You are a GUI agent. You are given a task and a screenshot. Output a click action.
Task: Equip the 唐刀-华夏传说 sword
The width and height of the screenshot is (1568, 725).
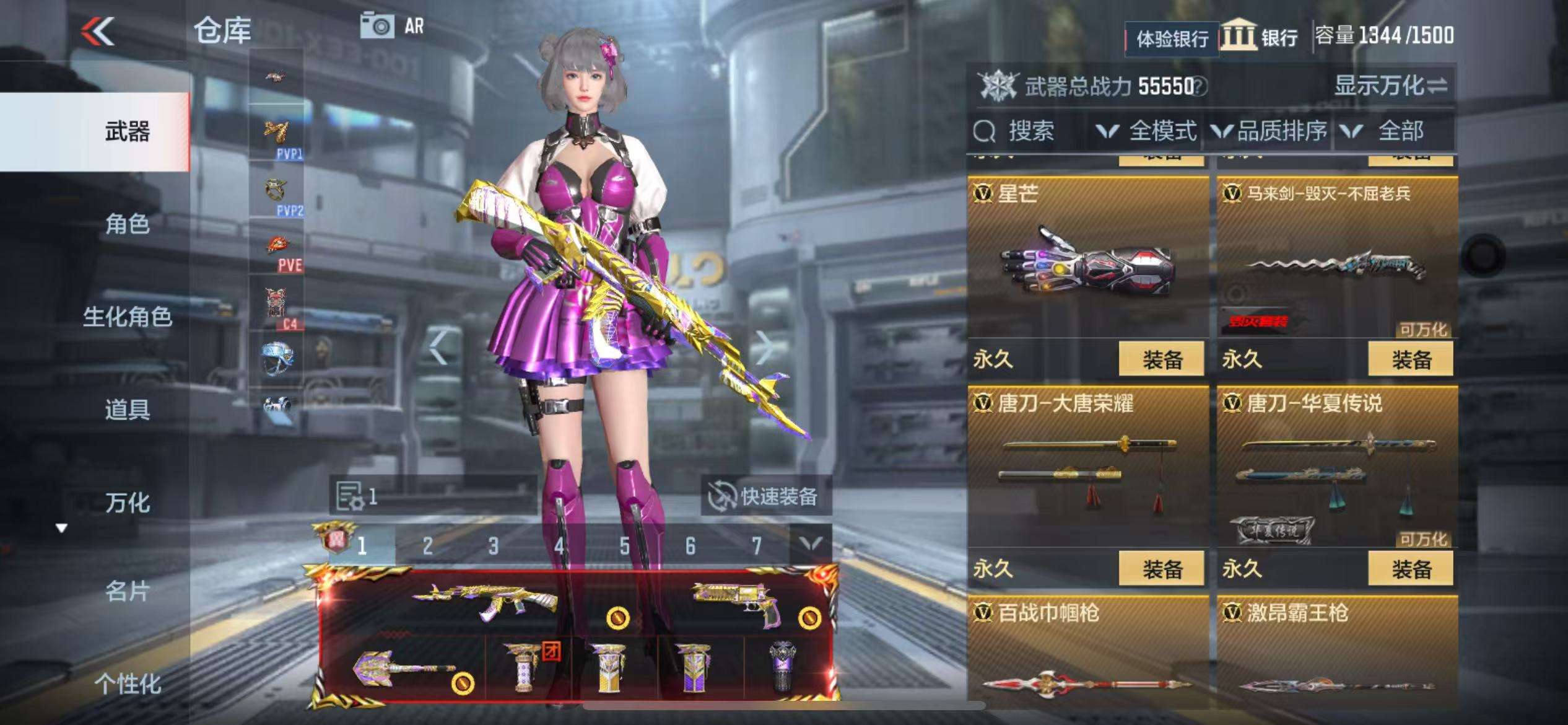coord(1410,569)
